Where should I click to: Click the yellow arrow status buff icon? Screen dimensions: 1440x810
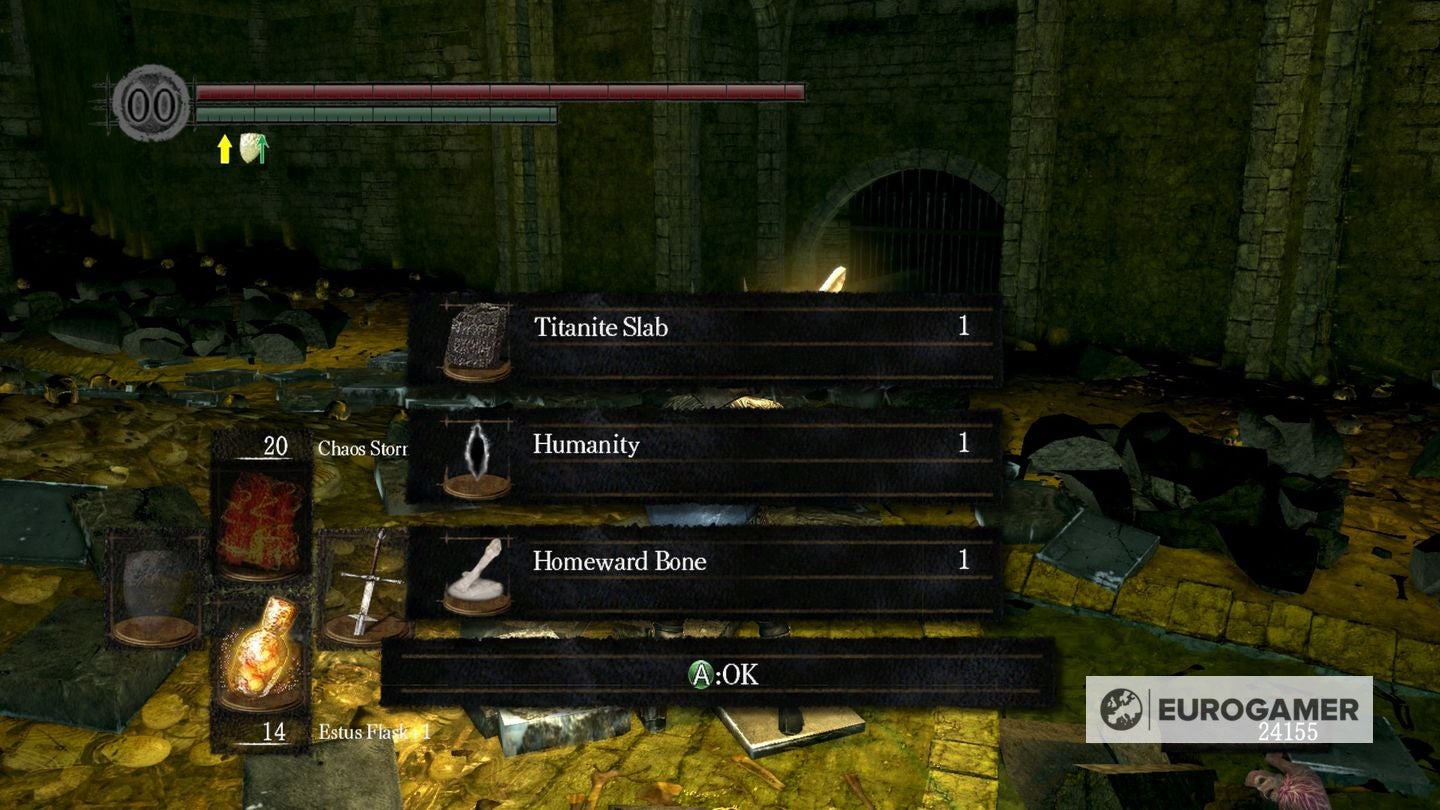pyautogui.click(x=223, y=150)
